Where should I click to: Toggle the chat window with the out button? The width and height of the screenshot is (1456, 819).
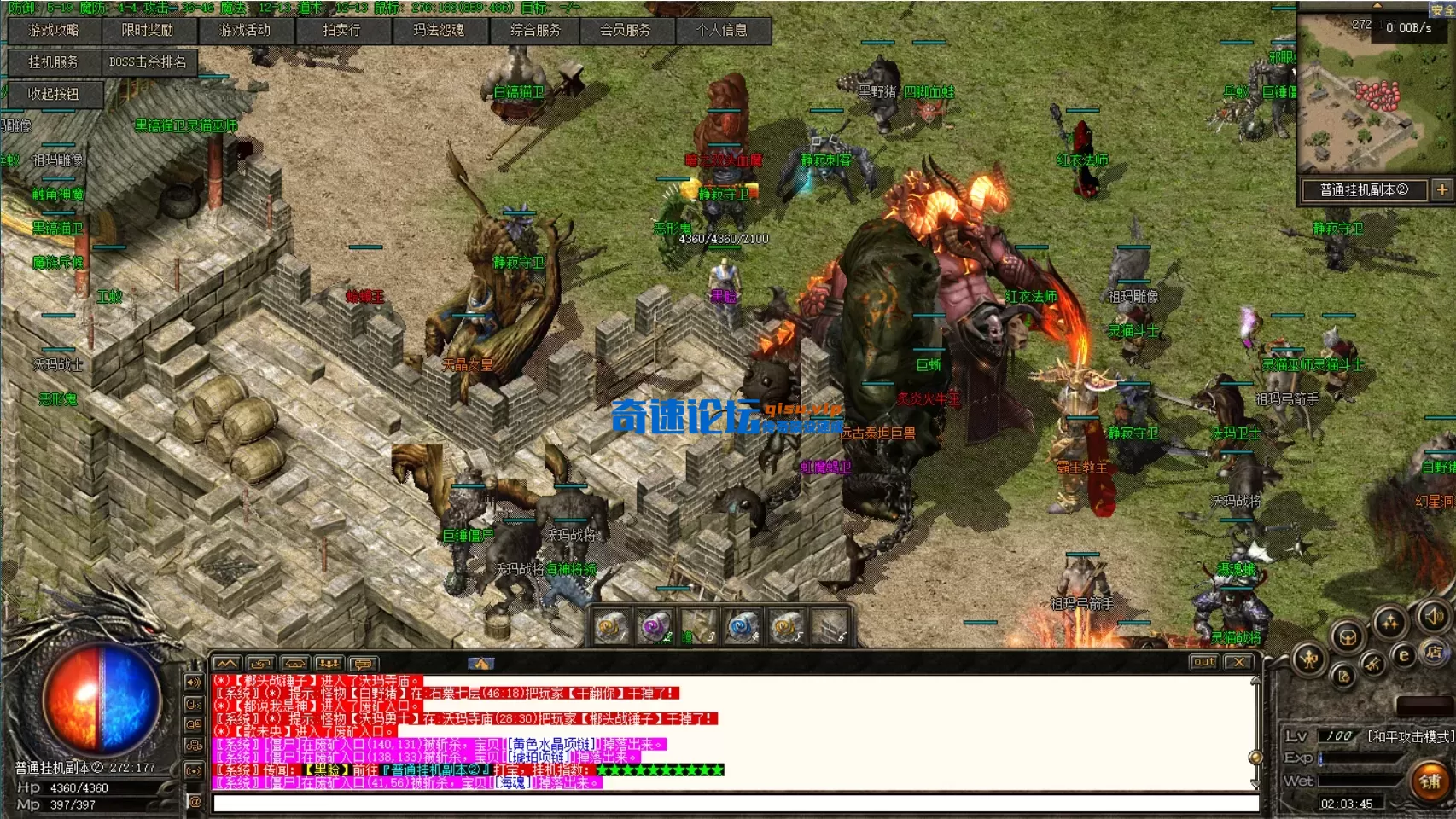1206,662
